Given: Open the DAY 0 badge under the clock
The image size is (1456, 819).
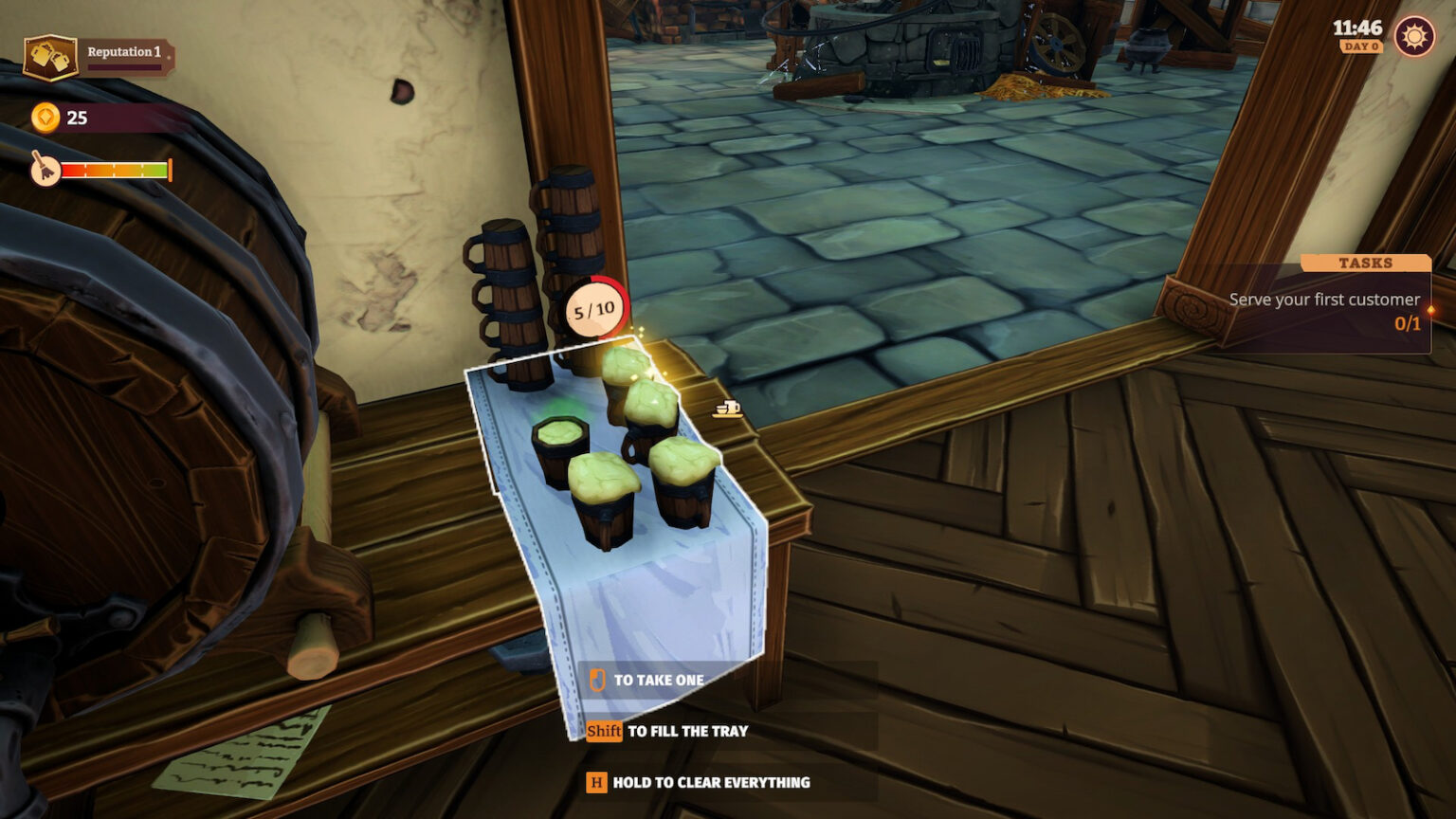Looking at the screenshot, I should click(1359, 47).
